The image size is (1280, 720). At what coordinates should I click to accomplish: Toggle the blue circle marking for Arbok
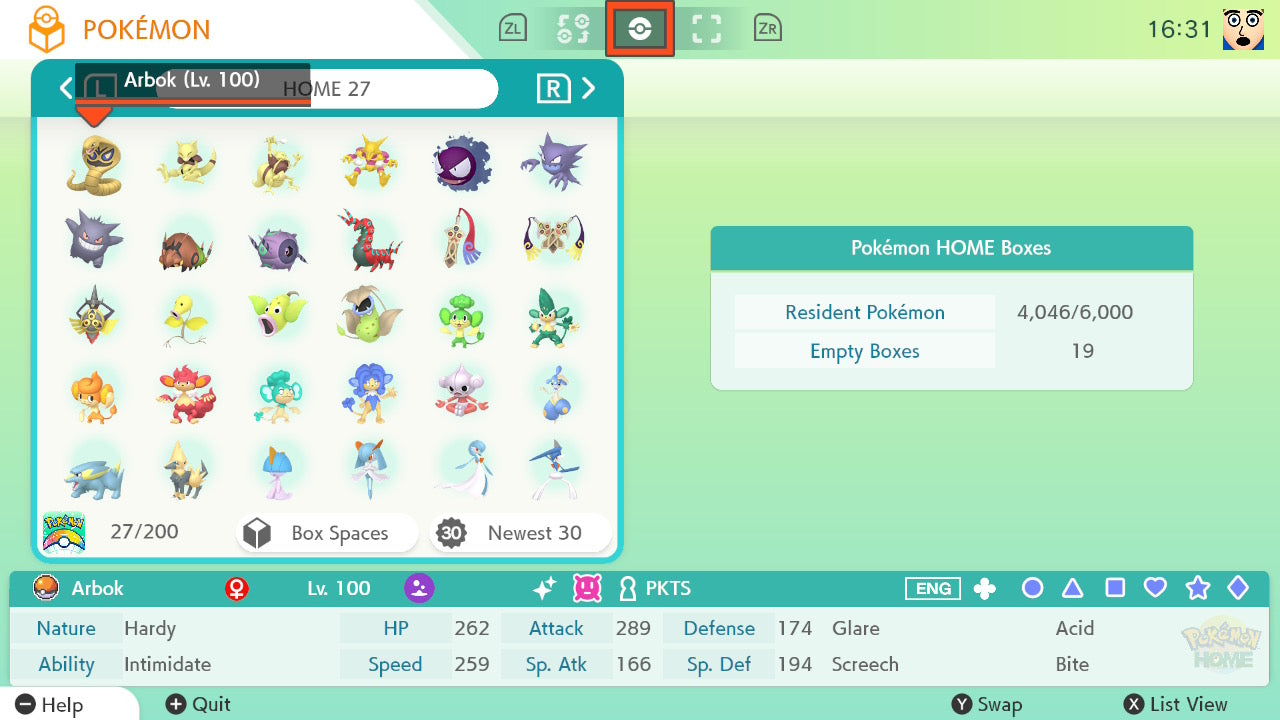[1032, 589]
